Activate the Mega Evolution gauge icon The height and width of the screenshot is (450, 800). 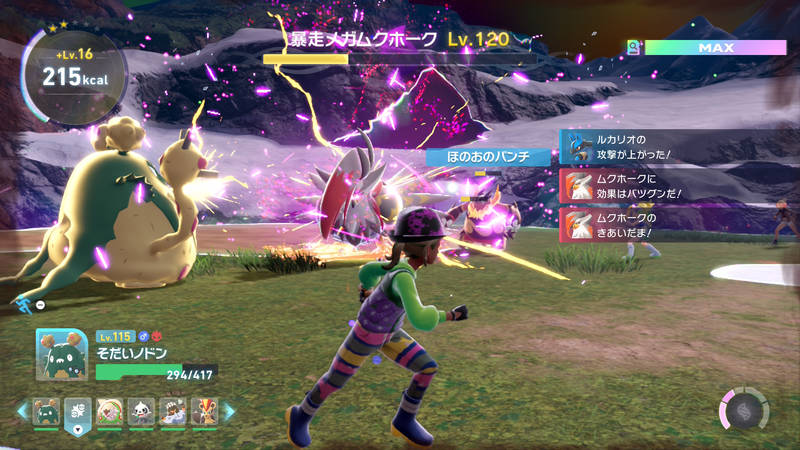744,410
